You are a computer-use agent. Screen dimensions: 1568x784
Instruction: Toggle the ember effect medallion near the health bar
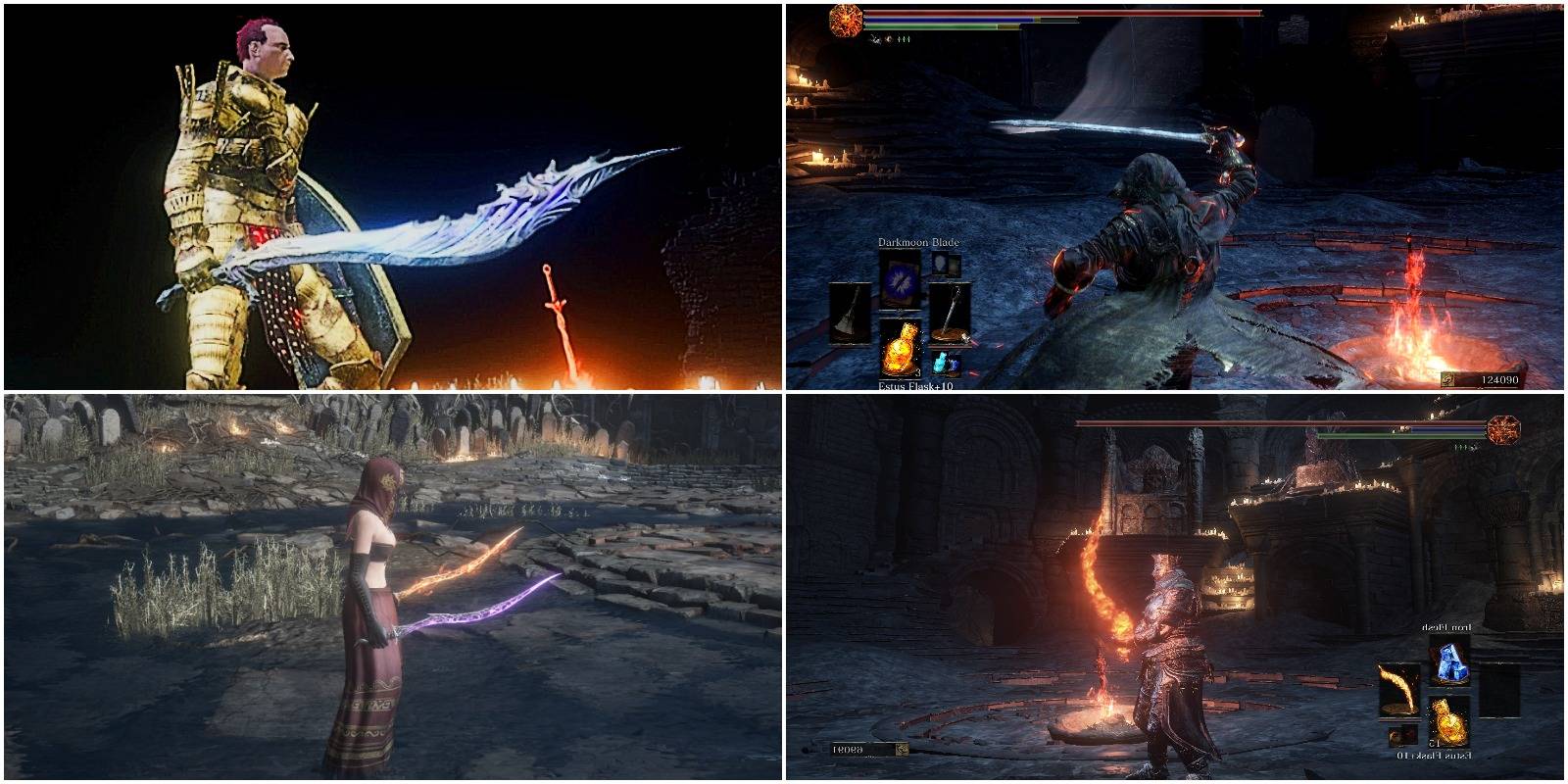coord(845,21)
